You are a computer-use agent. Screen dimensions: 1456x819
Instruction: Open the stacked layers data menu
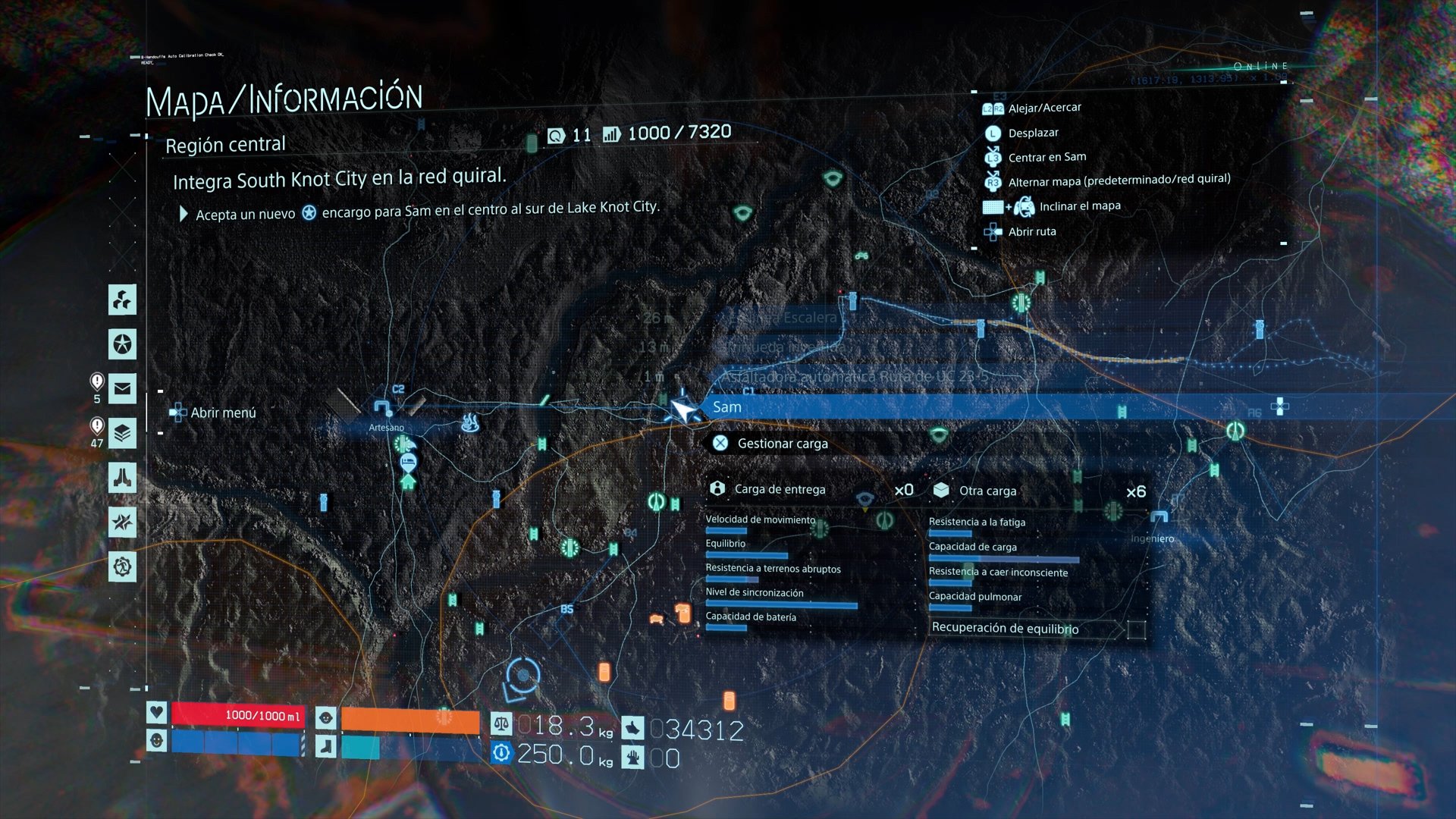click(122, 434)
